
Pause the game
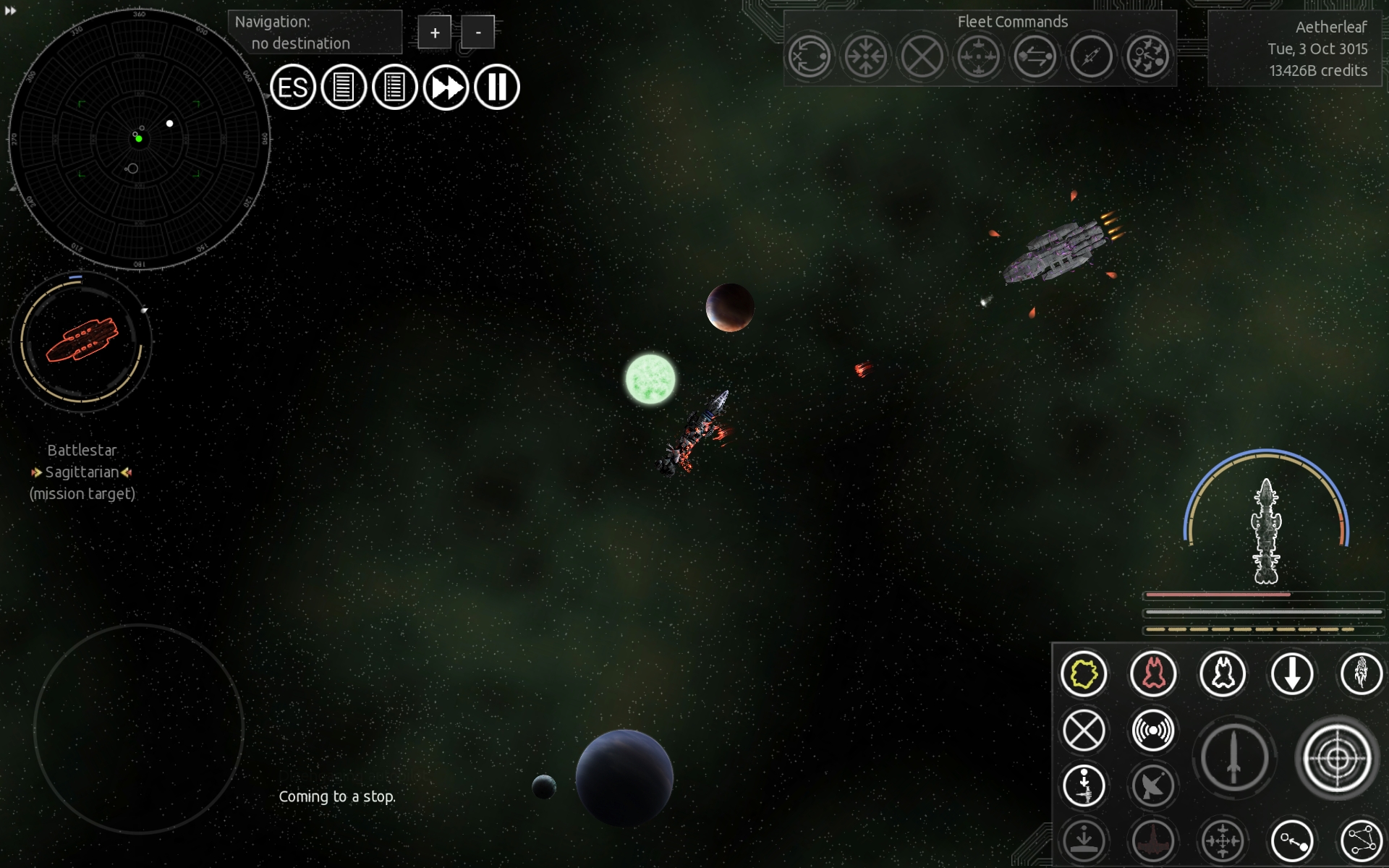click(x=497, y=88)
